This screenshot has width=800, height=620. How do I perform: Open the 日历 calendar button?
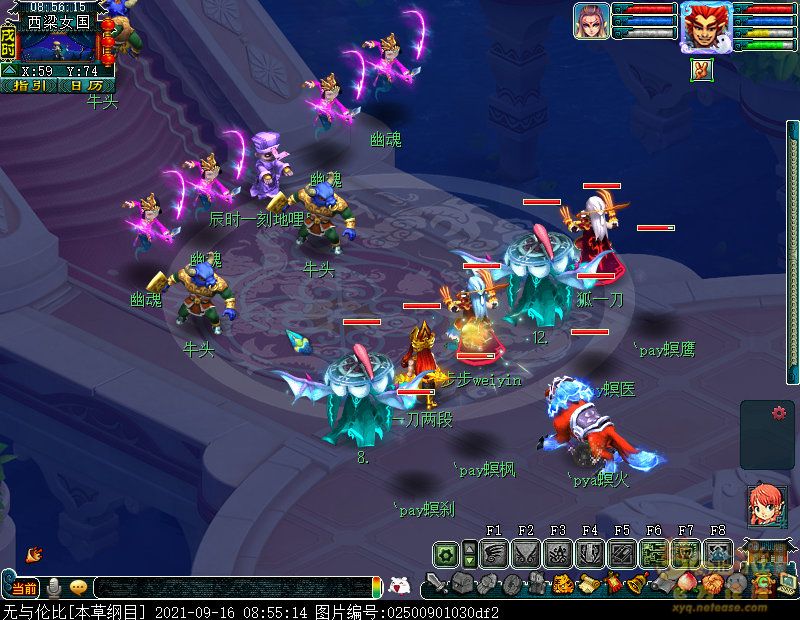[86, 86]
